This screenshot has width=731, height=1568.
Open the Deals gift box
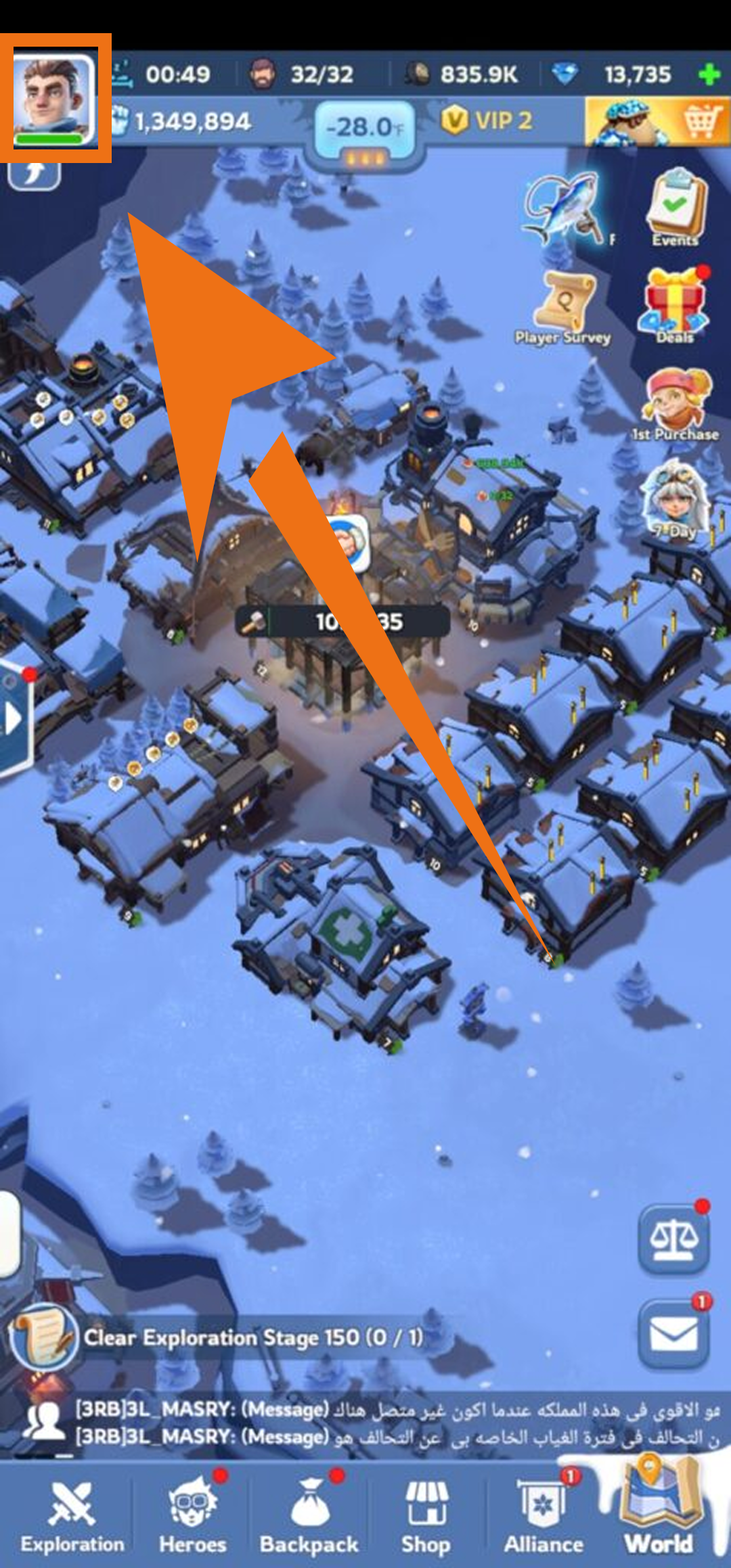pos(675,304)
